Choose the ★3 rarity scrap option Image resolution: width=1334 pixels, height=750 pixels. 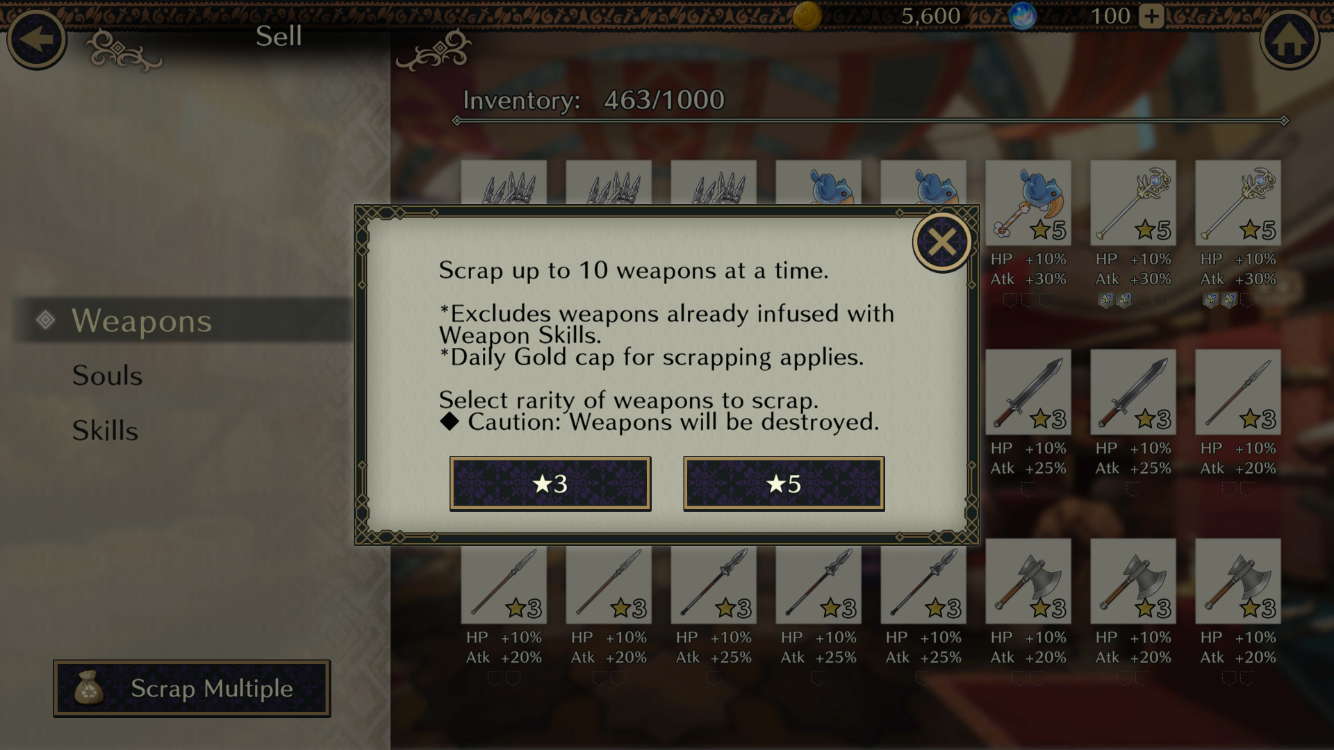pyautogui.click(x=550, y=484)
